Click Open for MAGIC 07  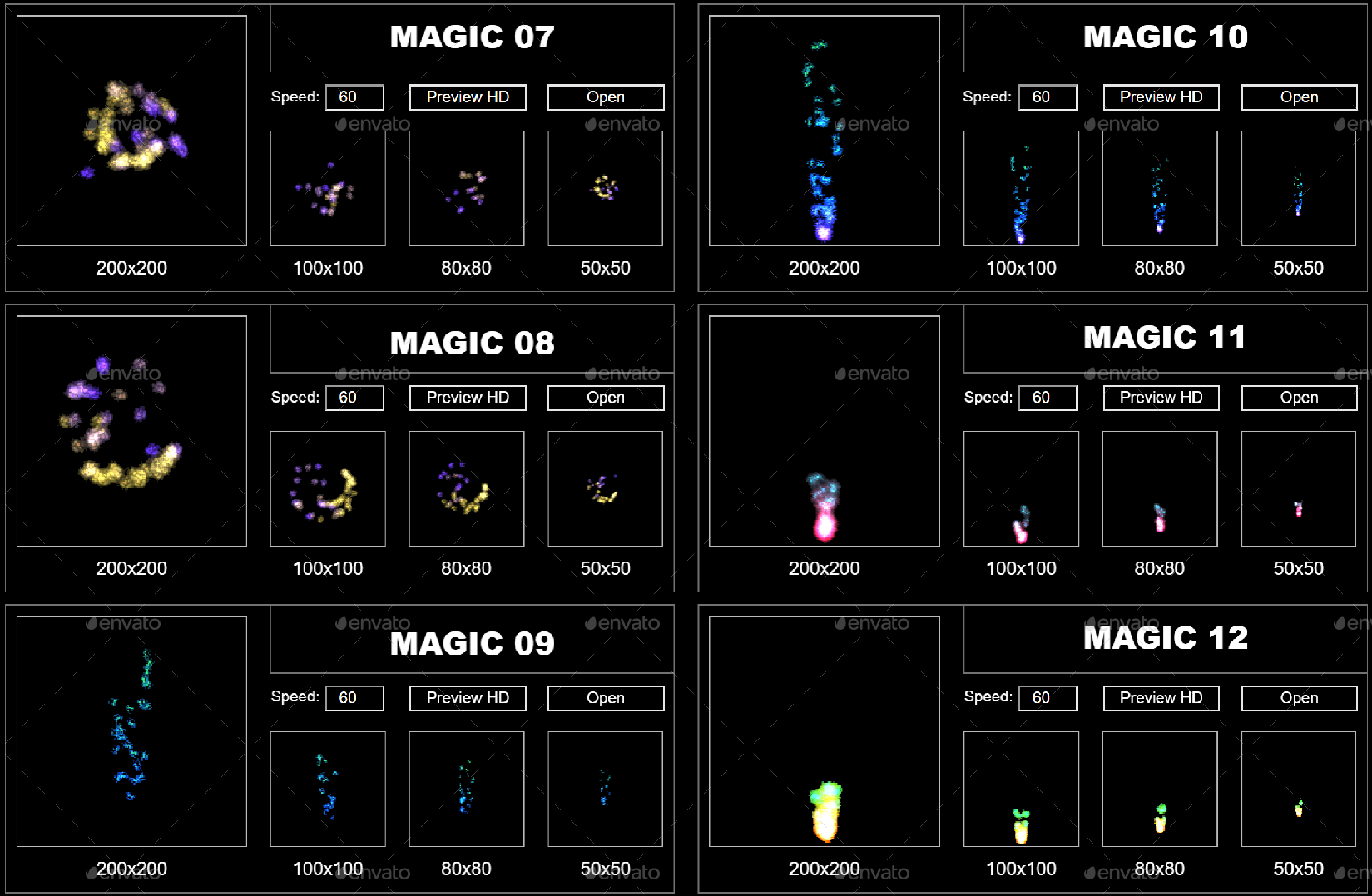605,97
